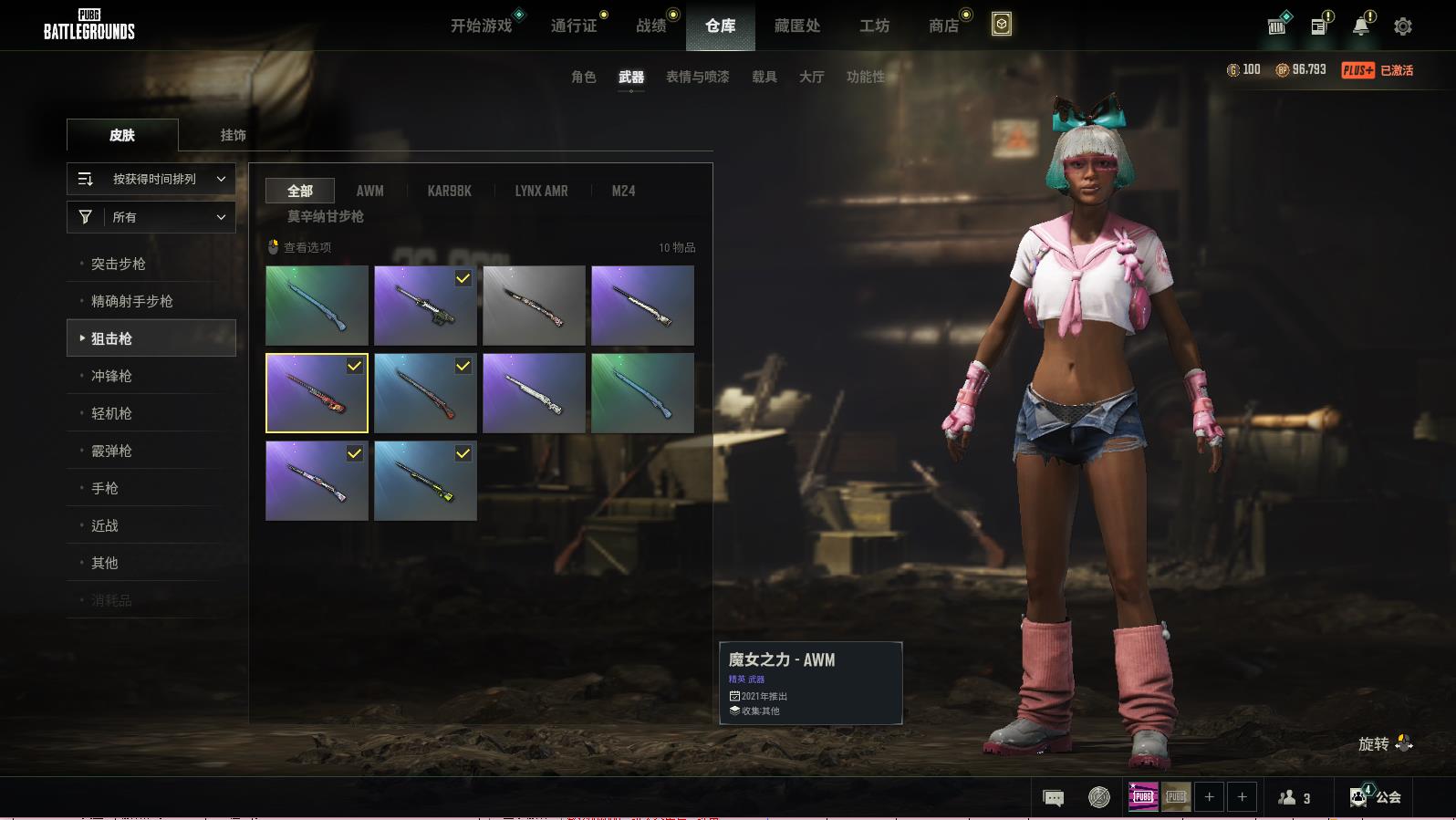Open the 所有 filter dropdown

point(151,217)
